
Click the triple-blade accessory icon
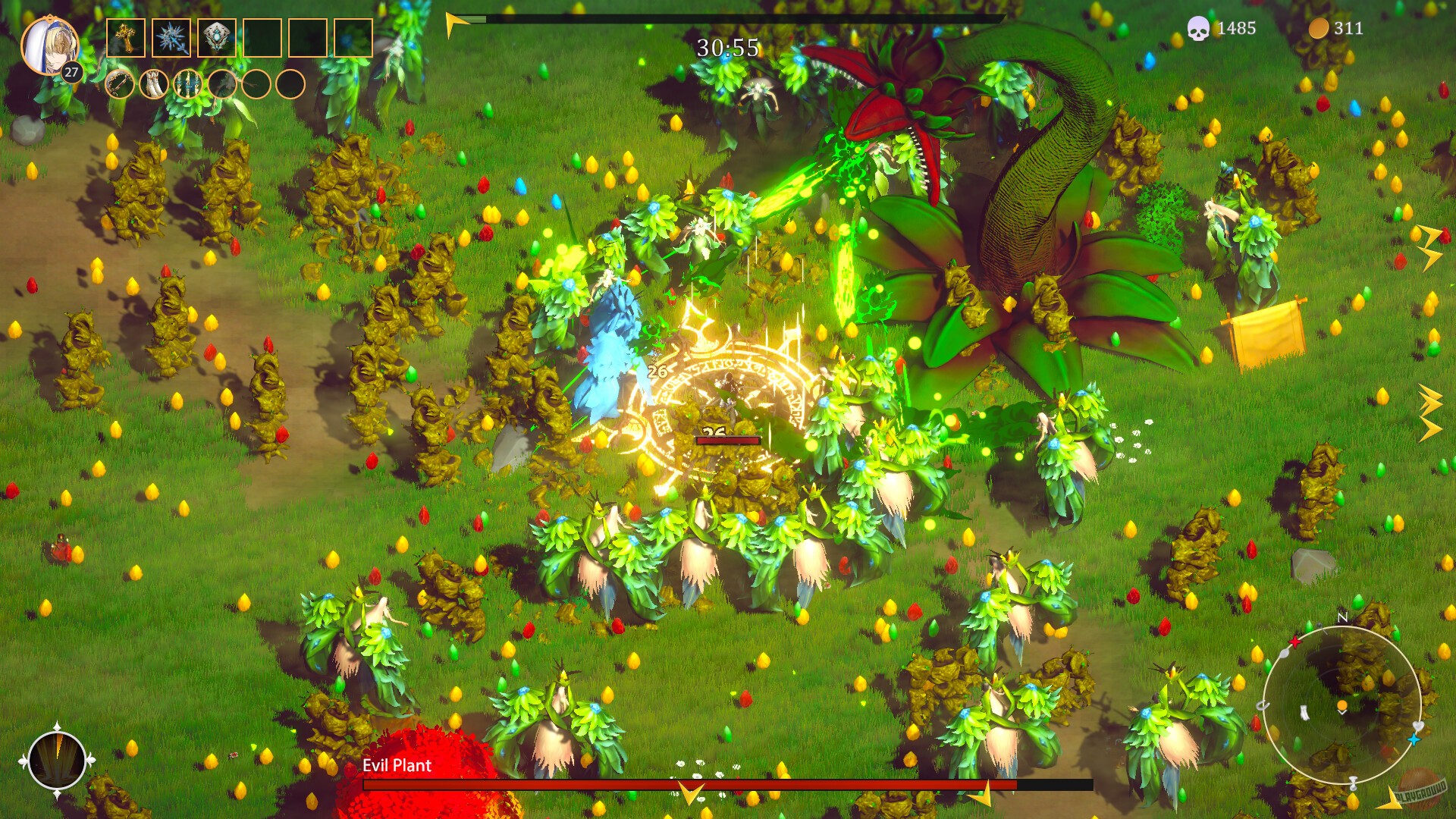188,85
